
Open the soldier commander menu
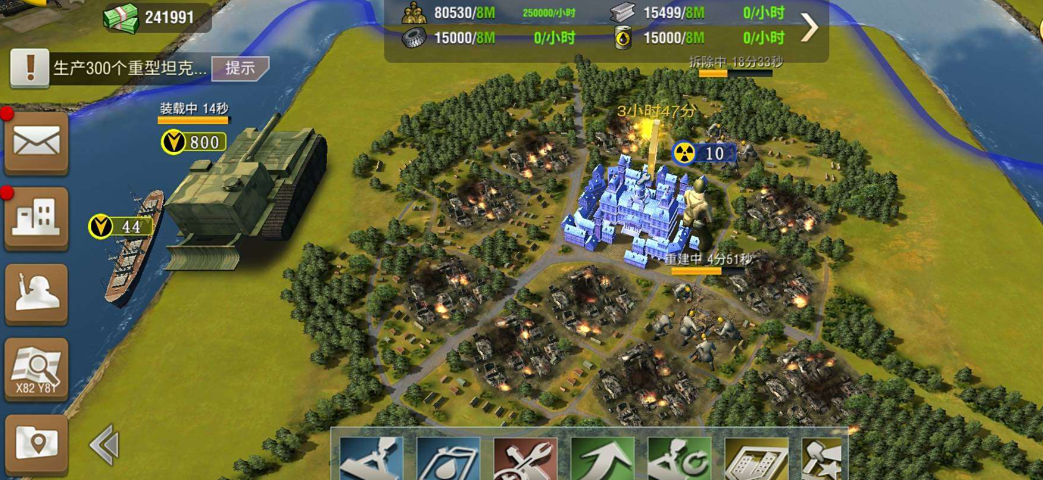(36, 293)
